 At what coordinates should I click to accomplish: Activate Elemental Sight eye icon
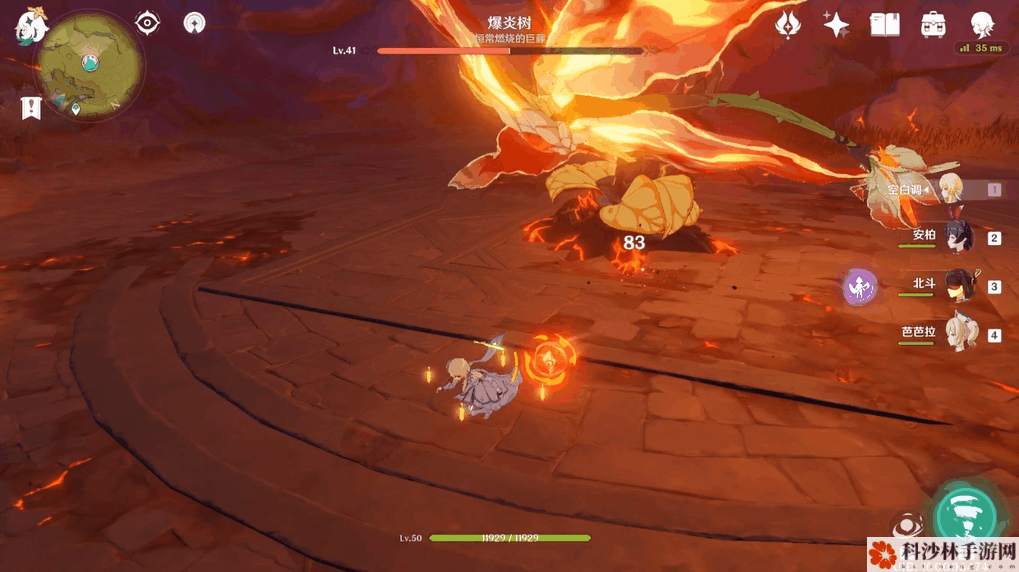pyautogui.click(x=148, y=22)
